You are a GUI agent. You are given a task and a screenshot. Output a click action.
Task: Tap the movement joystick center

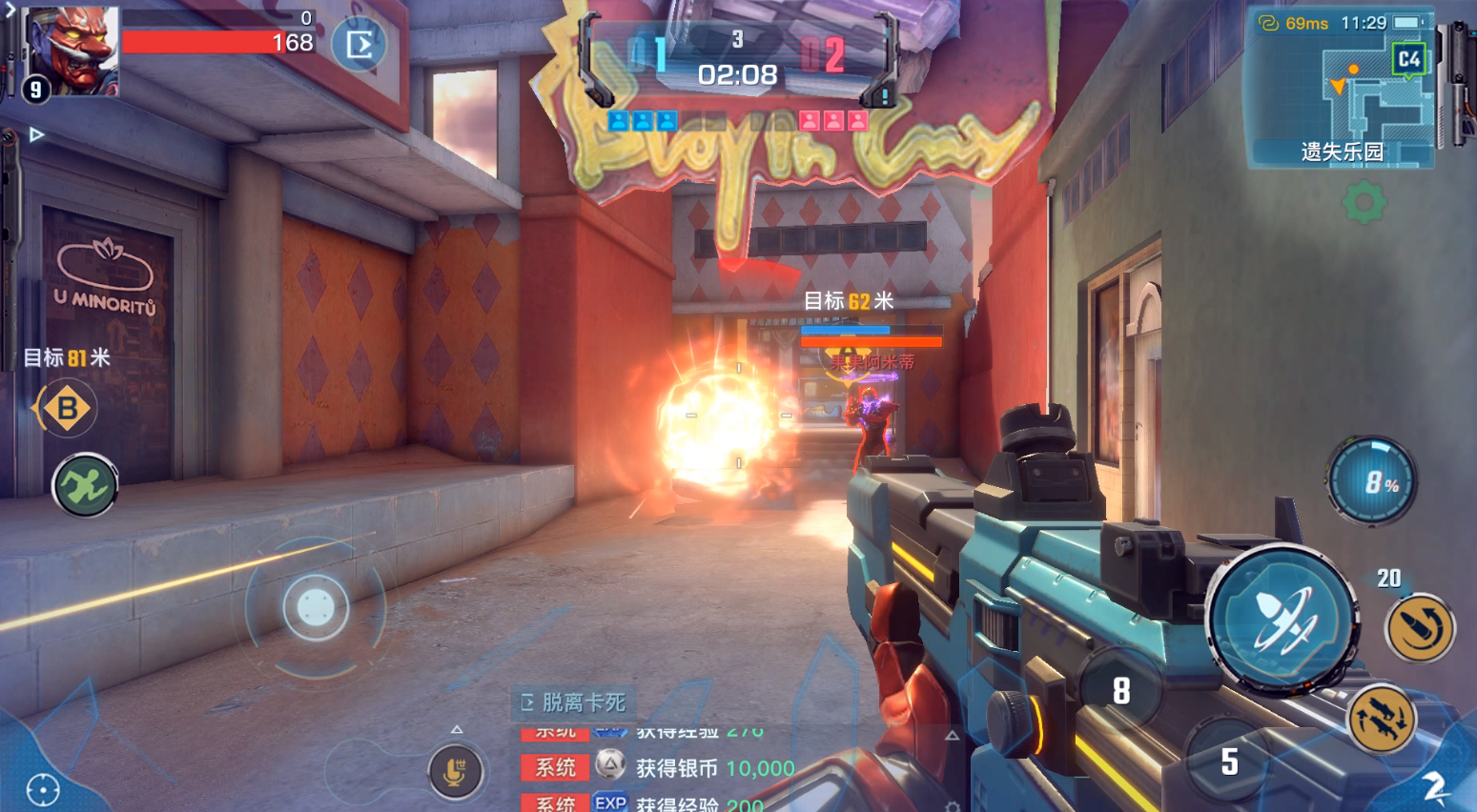coord(316,607)
